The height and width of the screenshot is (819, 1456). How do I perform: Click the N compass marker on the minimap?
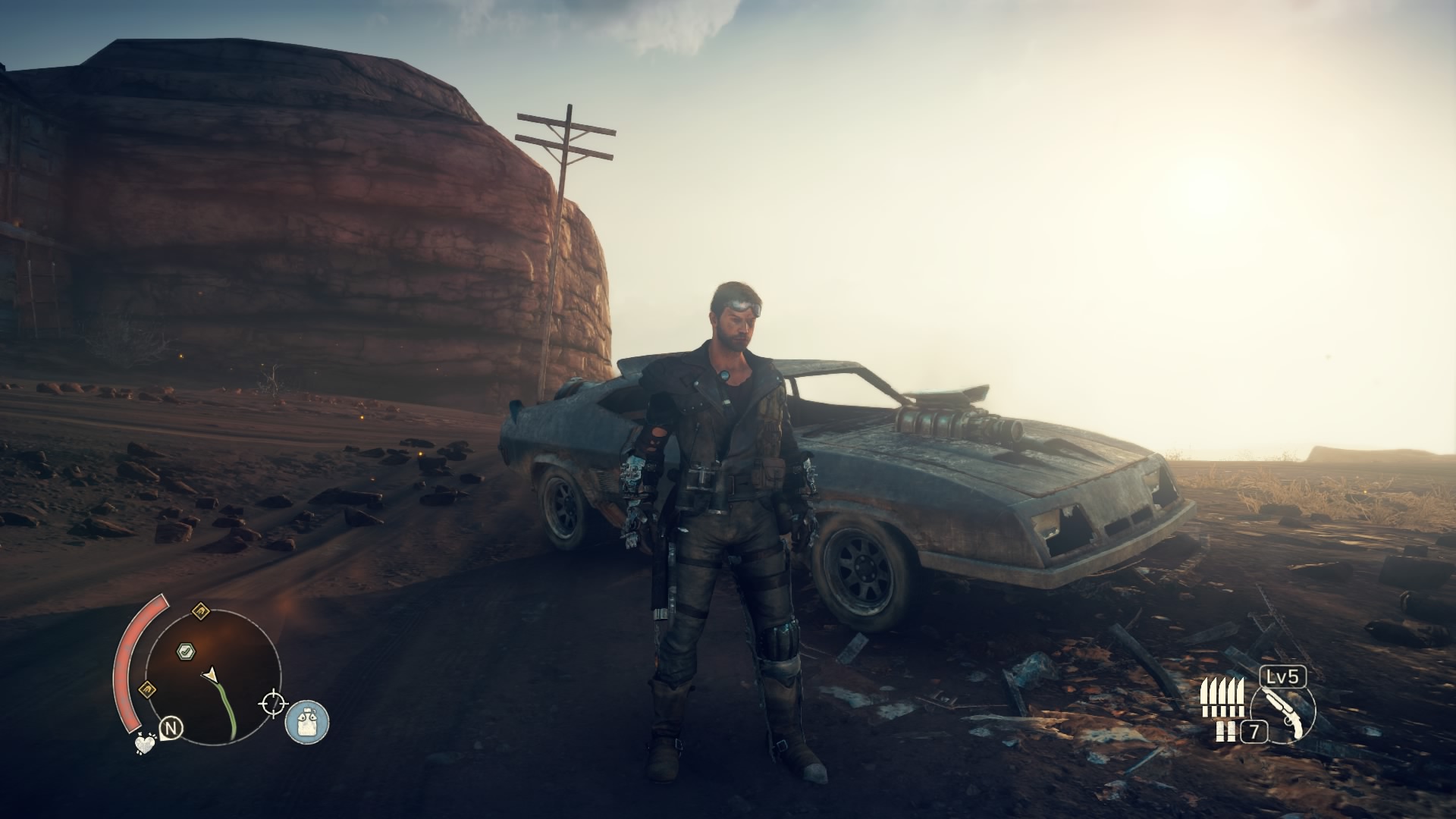171,726
